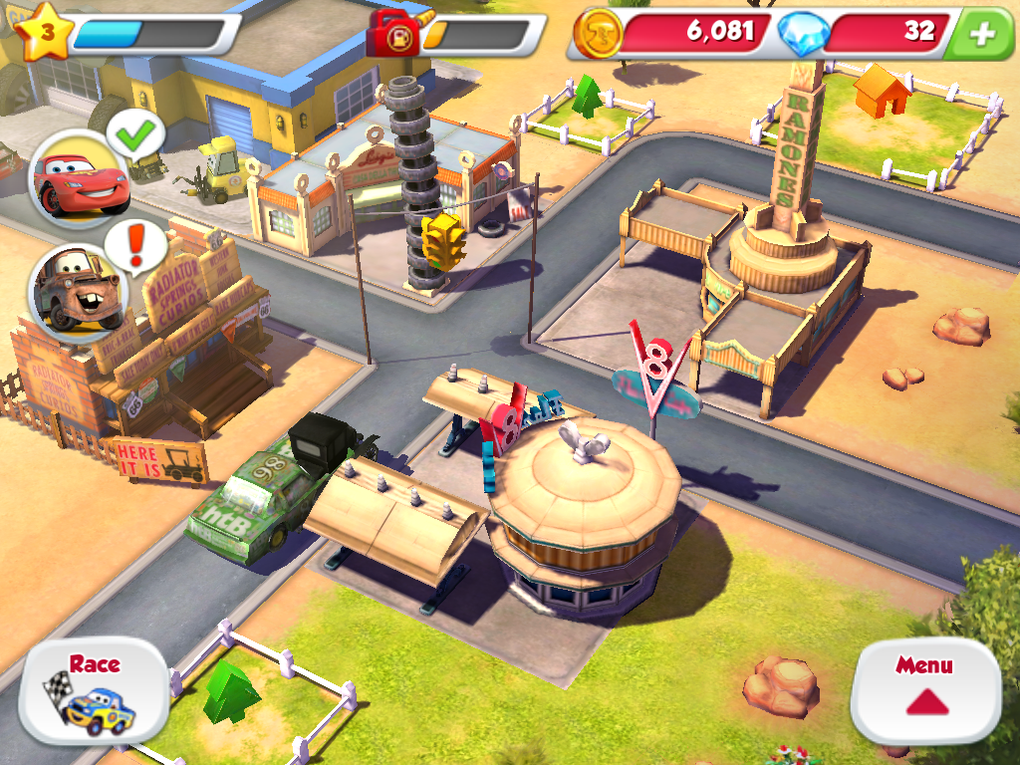Click the red fuel can icon

[395, 35]
